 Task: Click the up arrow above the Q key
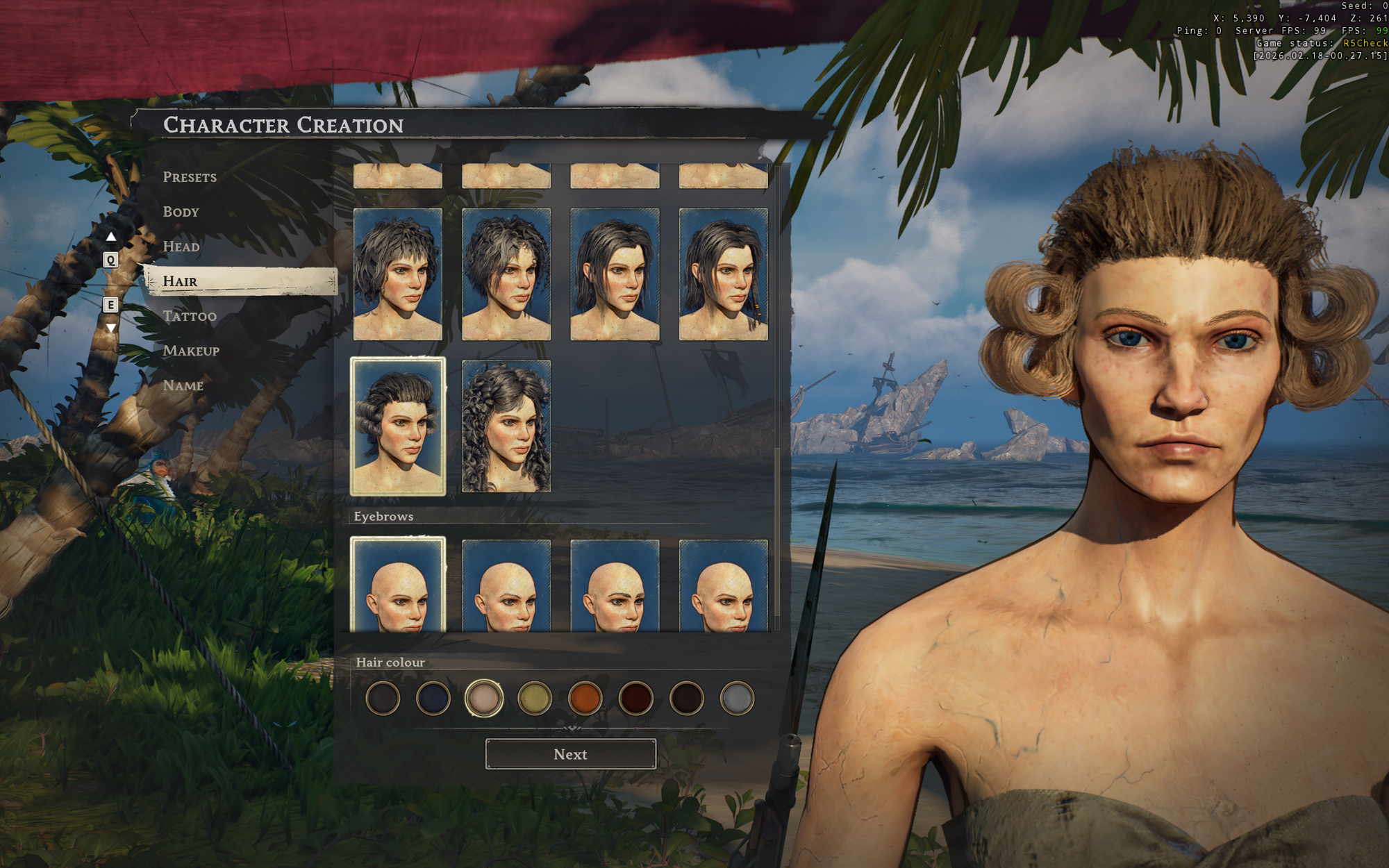(110, 237)
